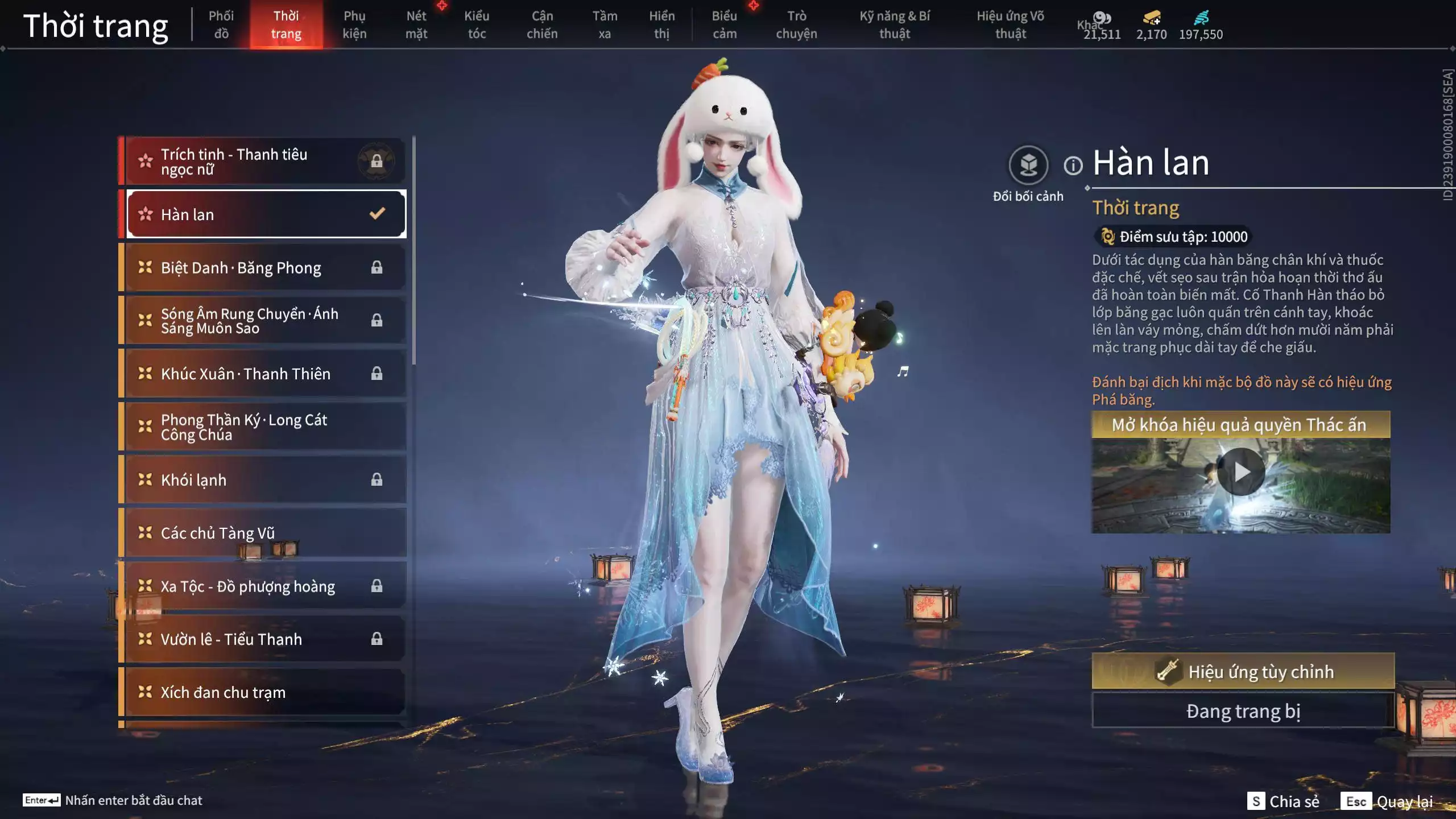
Task: Click the Đổi bối cảnh background icon
Action: [1028, 166]
